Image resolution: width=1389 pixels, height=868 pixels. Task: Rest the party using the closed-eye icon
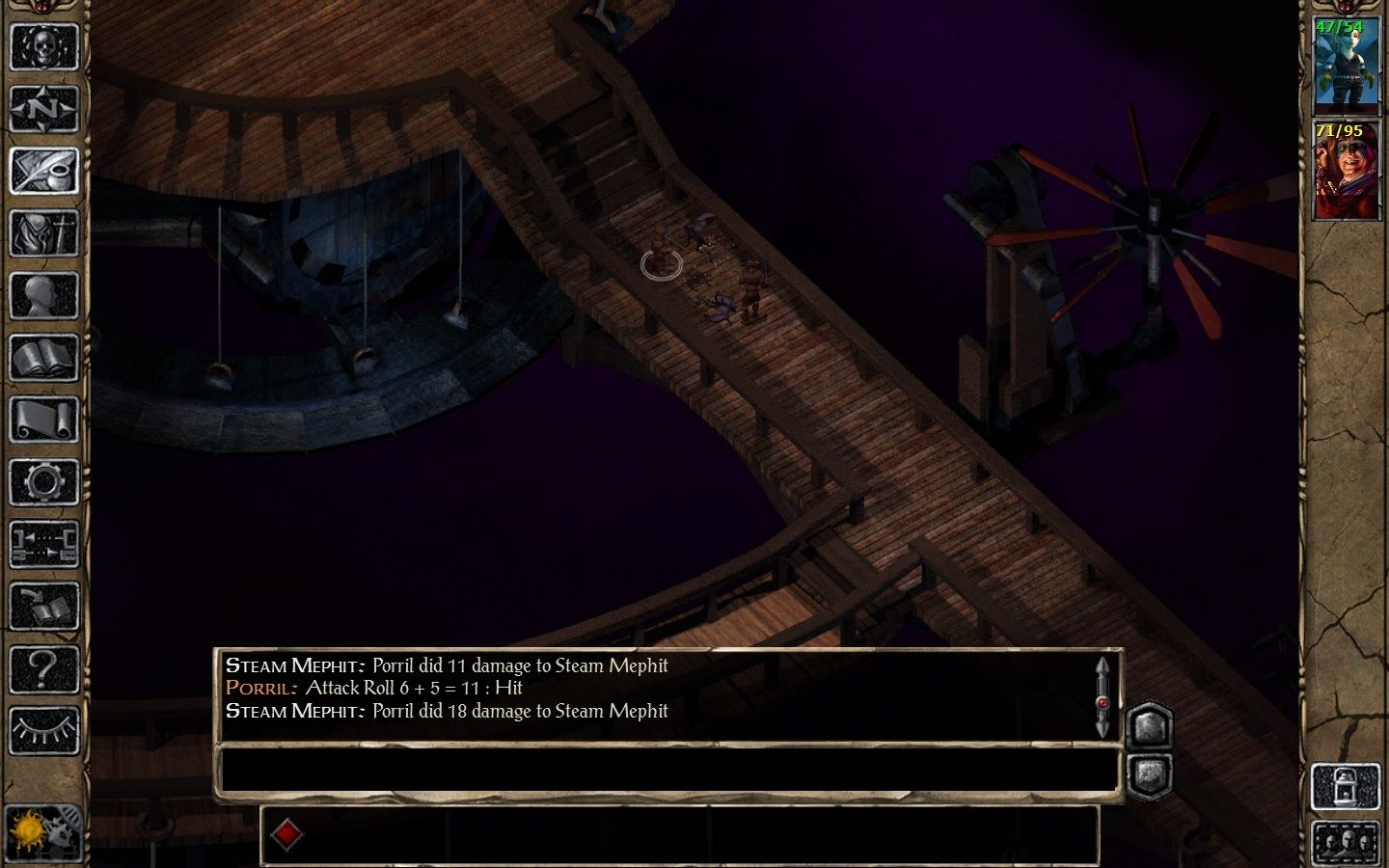pyautogui.click(x=43, y=730)
